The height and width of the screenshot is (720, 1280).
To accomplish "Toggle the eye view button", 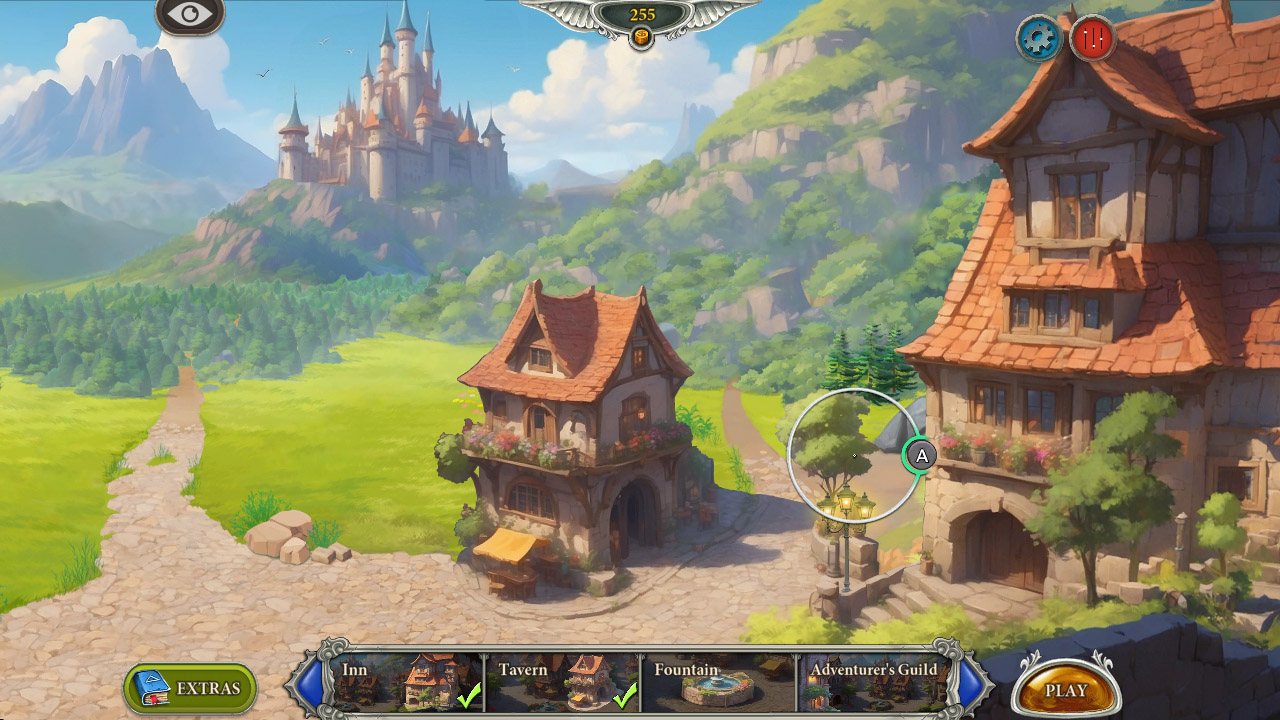I will (x=189, y=15).
